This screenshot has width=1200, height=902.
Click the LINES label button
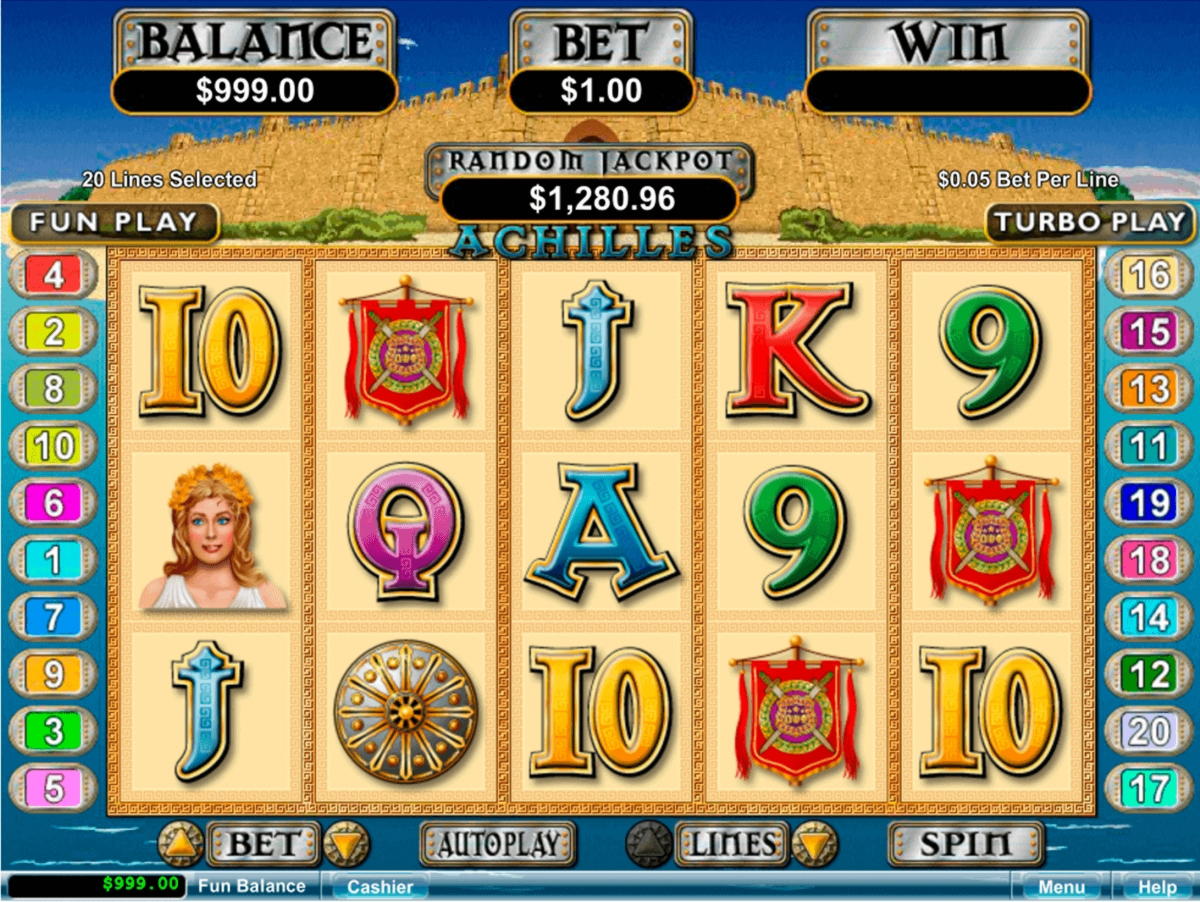(x=731, y=844)
